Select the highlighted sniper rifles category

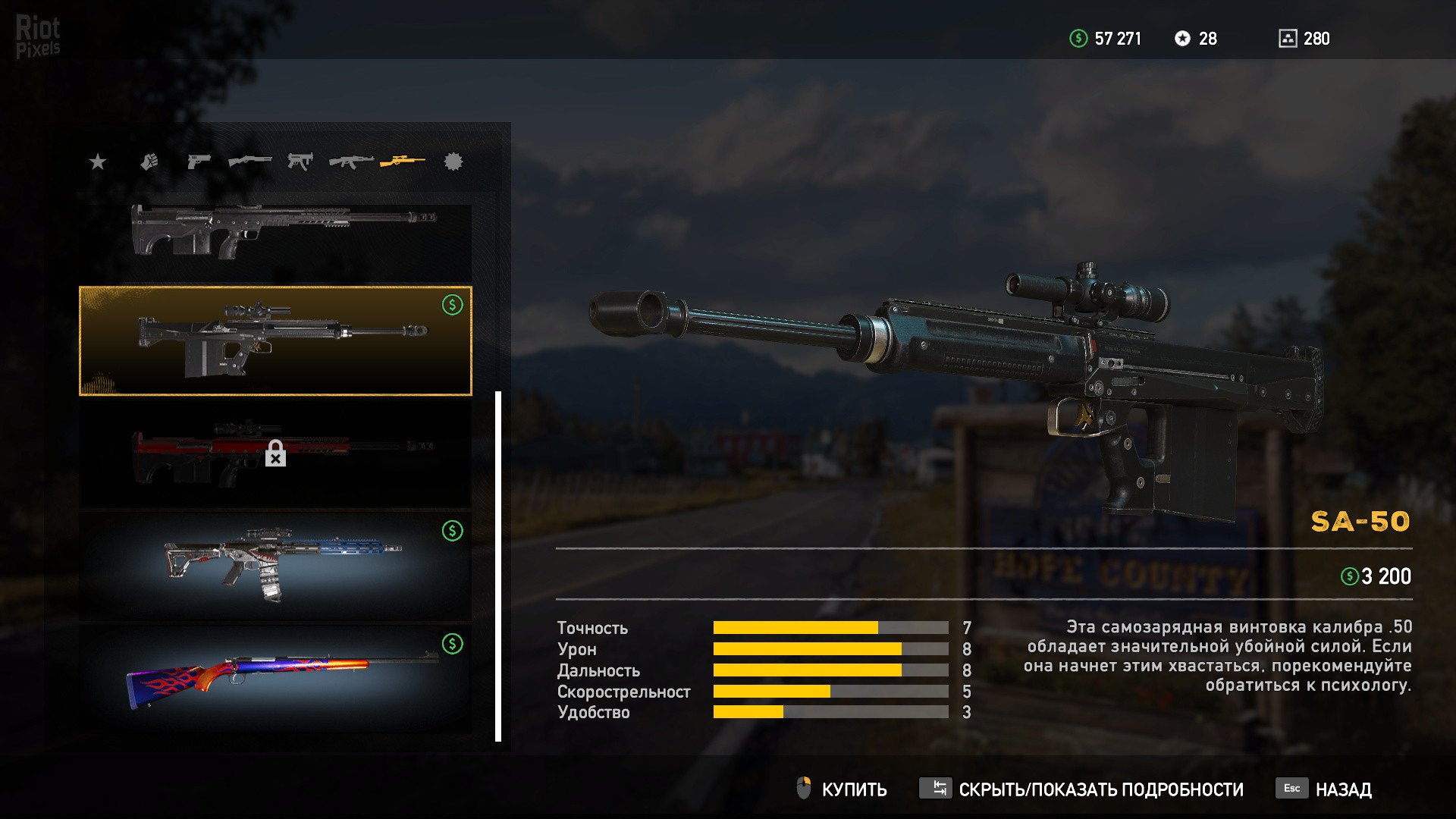403,161
